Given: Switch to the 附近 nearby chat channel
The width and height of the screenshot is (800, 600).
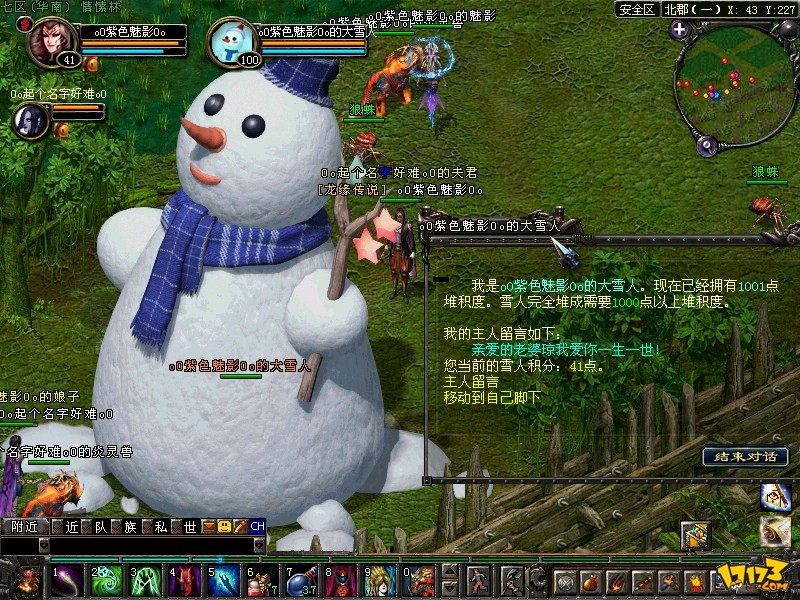Looking at the screenshot, I should (x=24, y=526).
